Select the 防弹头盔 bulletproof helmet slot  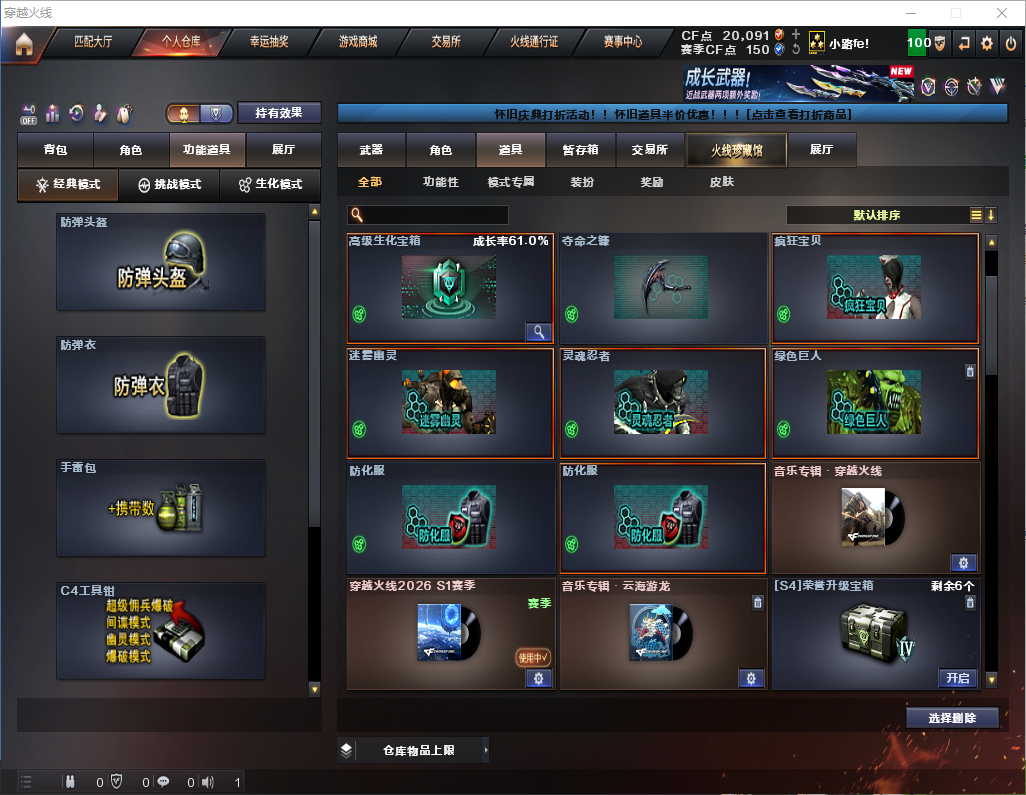click(161, 262)
